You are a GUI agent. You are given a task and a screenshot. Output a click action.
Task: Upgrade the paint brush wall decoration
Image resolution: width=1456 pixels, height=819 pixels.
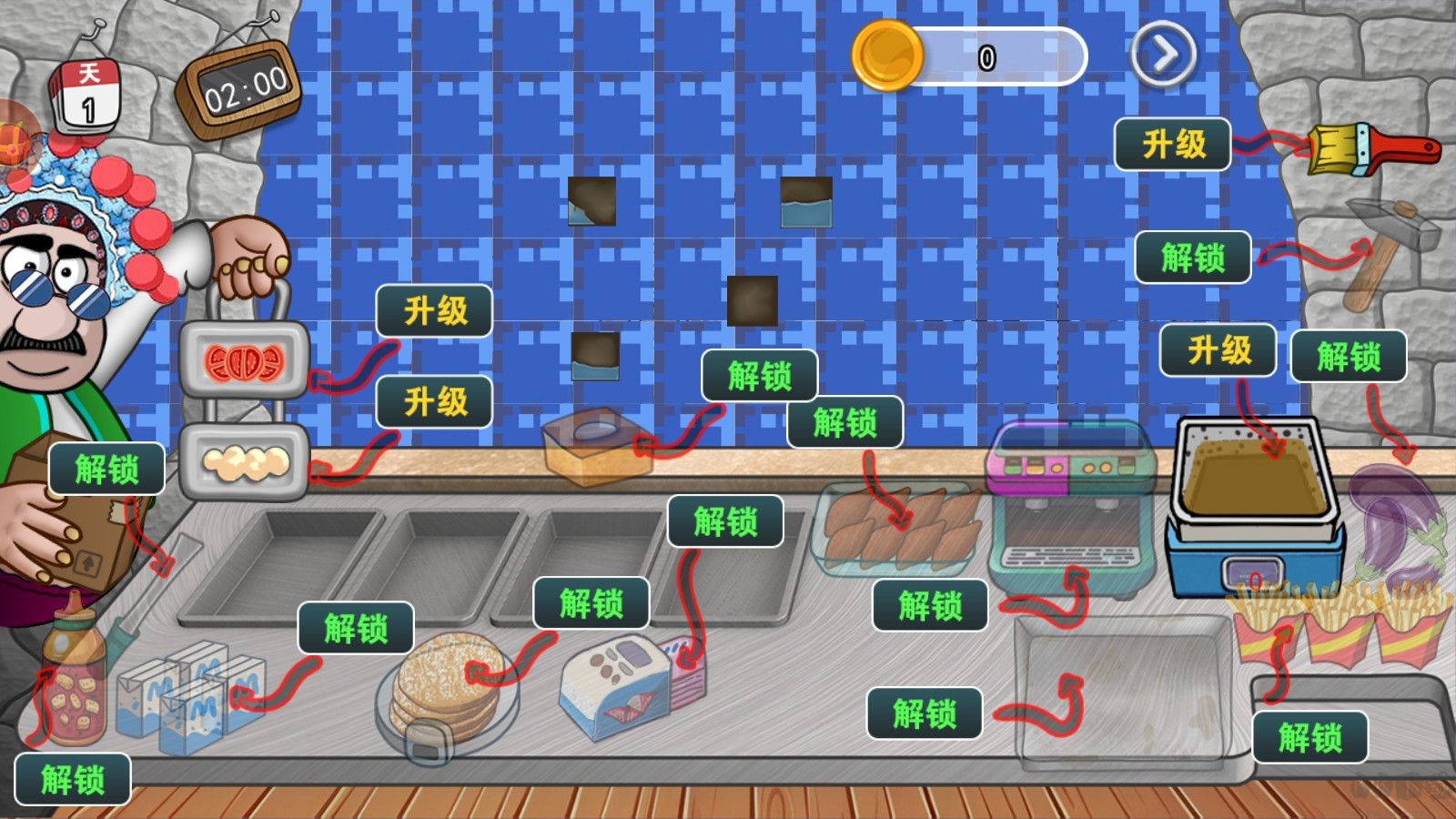(1173, 144)
